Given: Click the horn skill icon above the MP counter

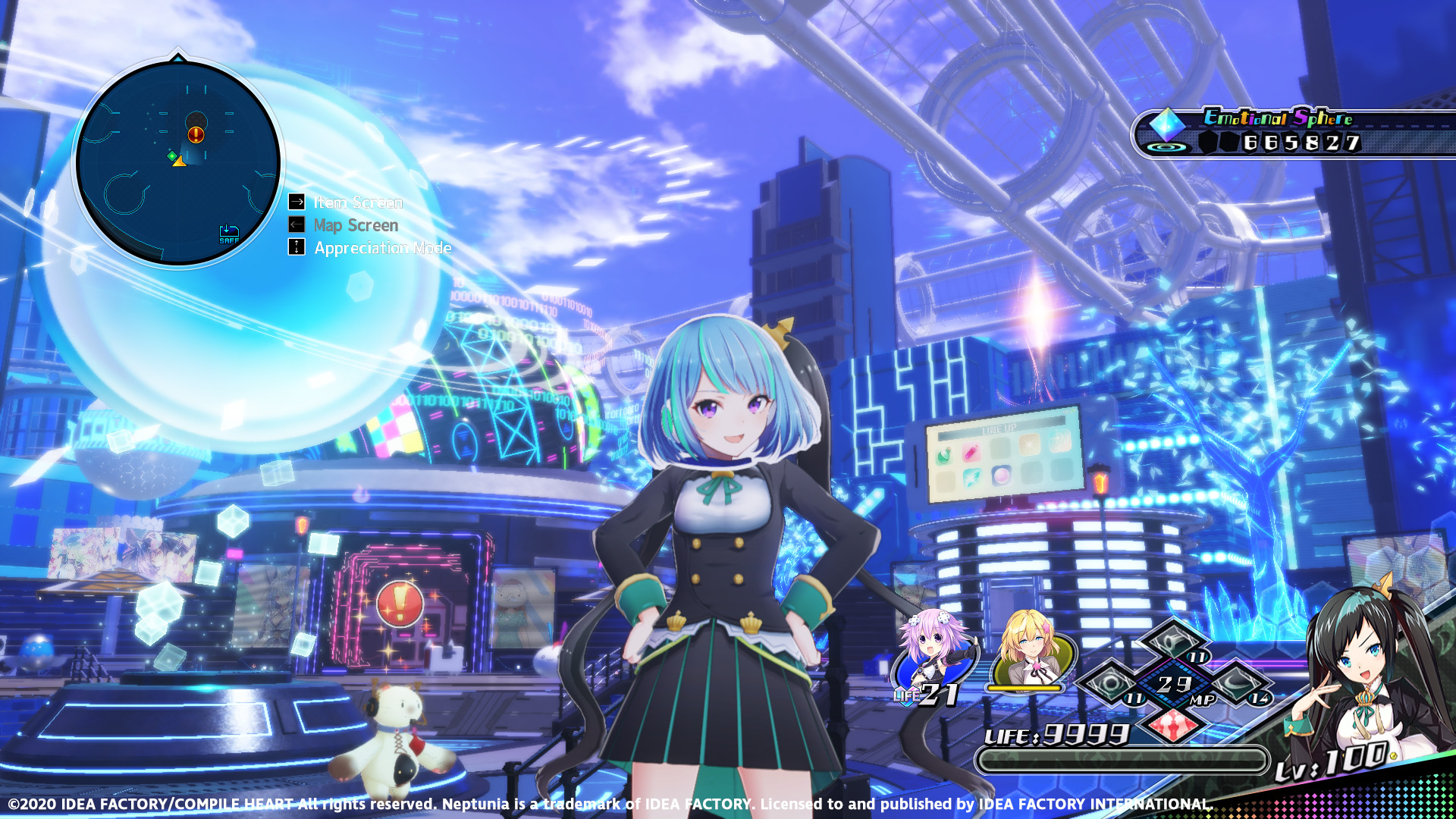Looking at the screenshot, I should [x=1174, y=642].
